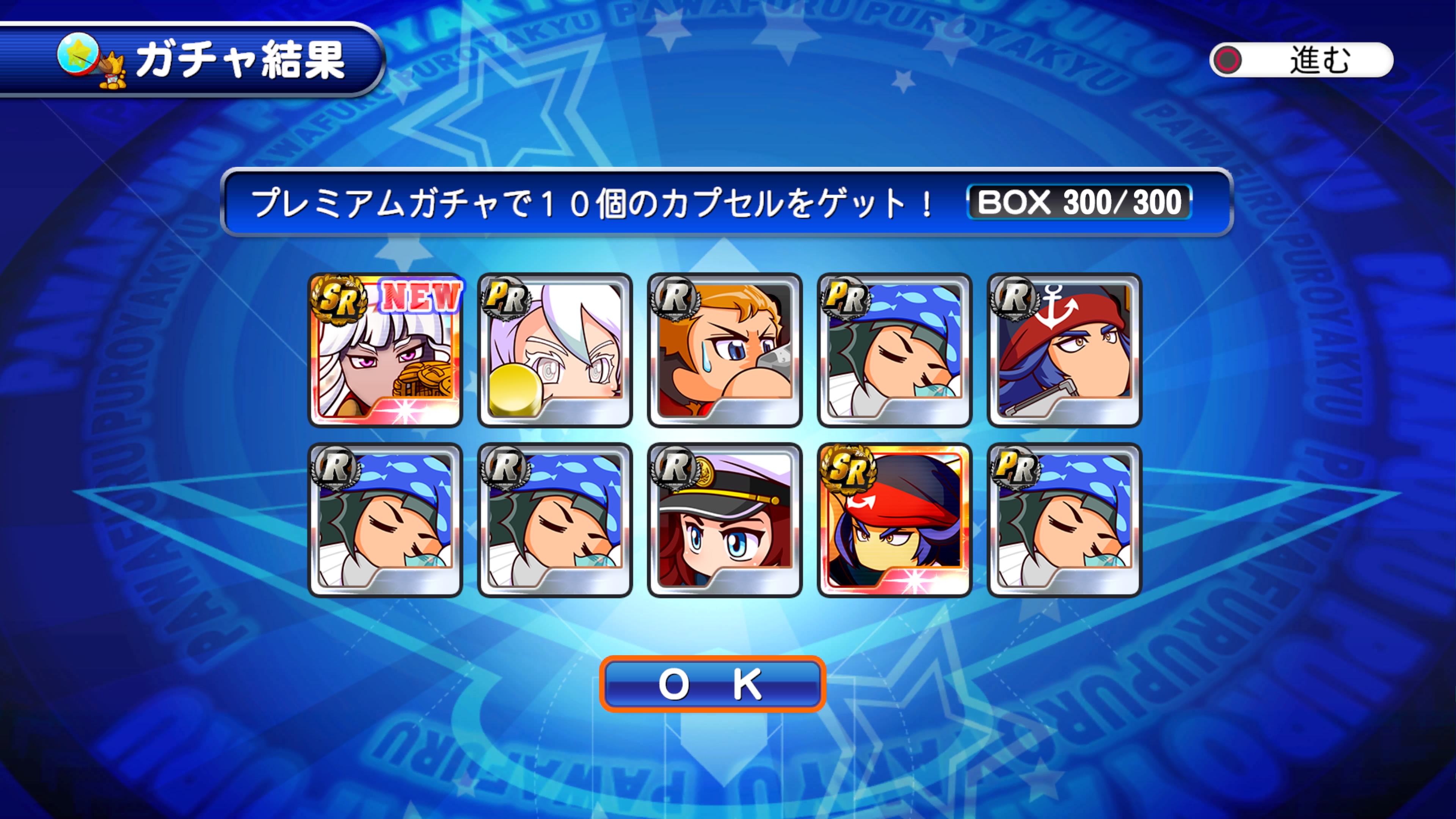Choose the PR card with yellow ball
The height and width of the screenshot is (819, 1456).
pyautogui.click(x=555, y=350)
